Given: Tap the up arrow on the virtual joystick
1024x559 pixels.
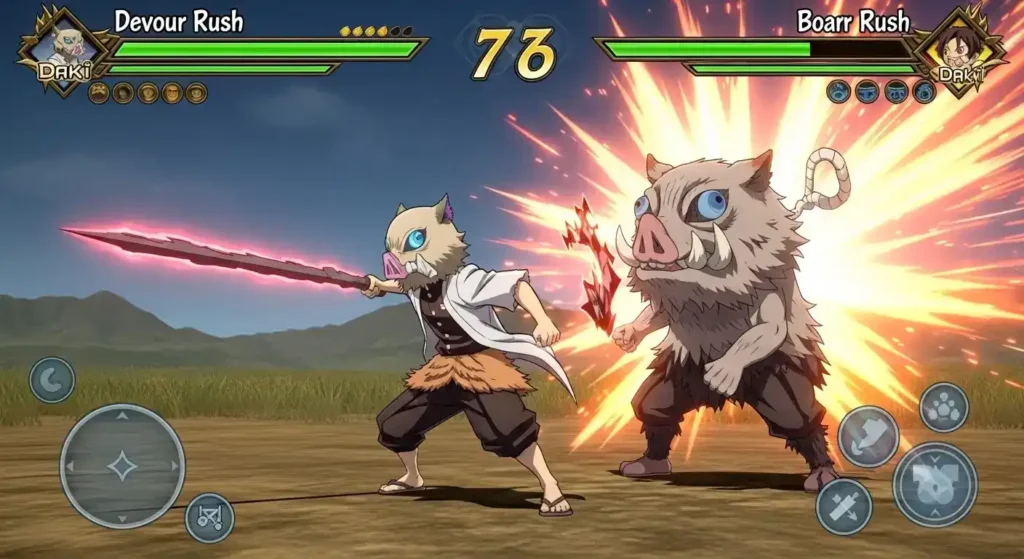Looking at the screenshot, I should [x=122, y=415].
